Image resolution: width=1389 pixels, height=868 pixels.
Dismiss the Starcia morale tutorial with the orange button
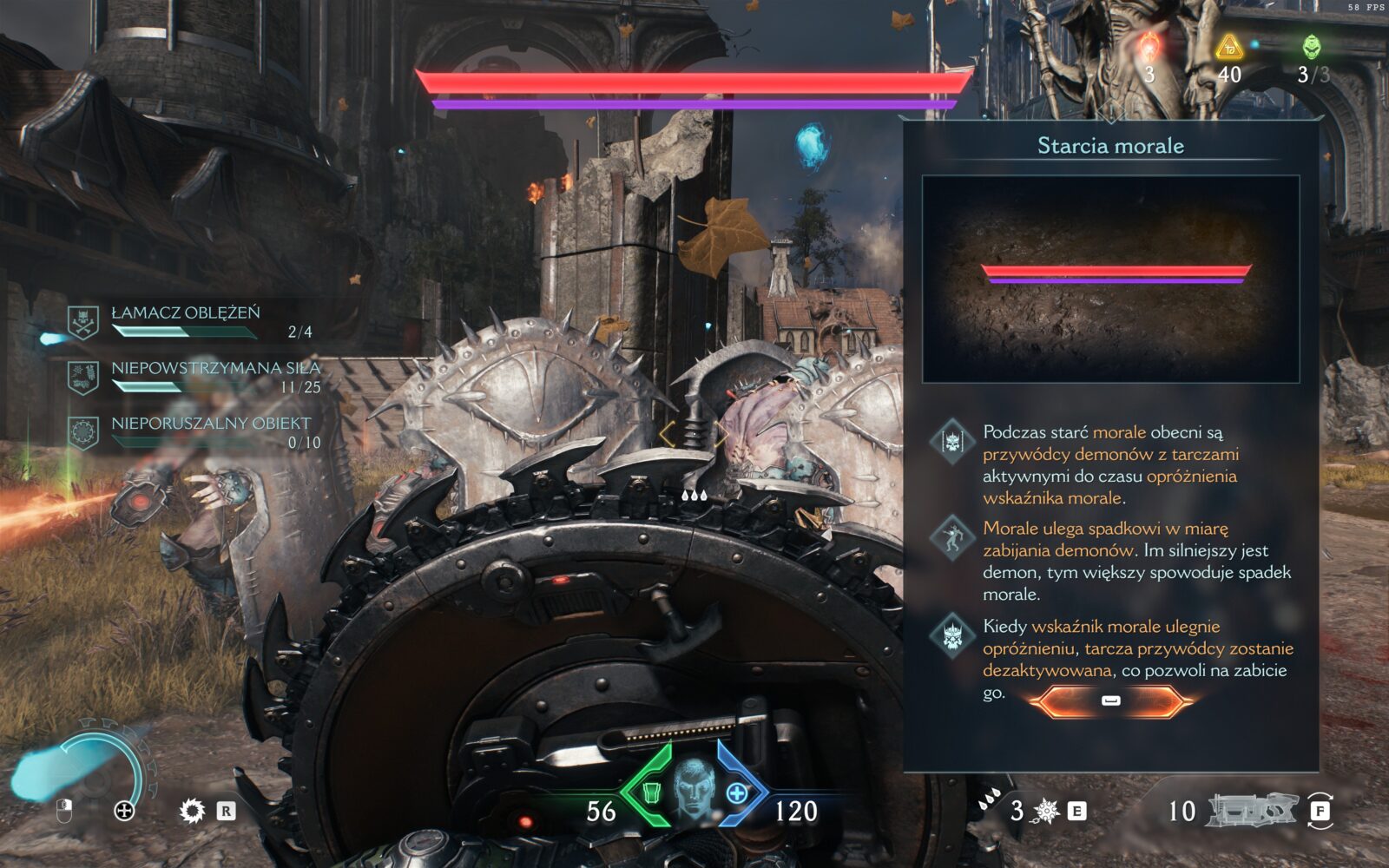[x=1110, y=700]
